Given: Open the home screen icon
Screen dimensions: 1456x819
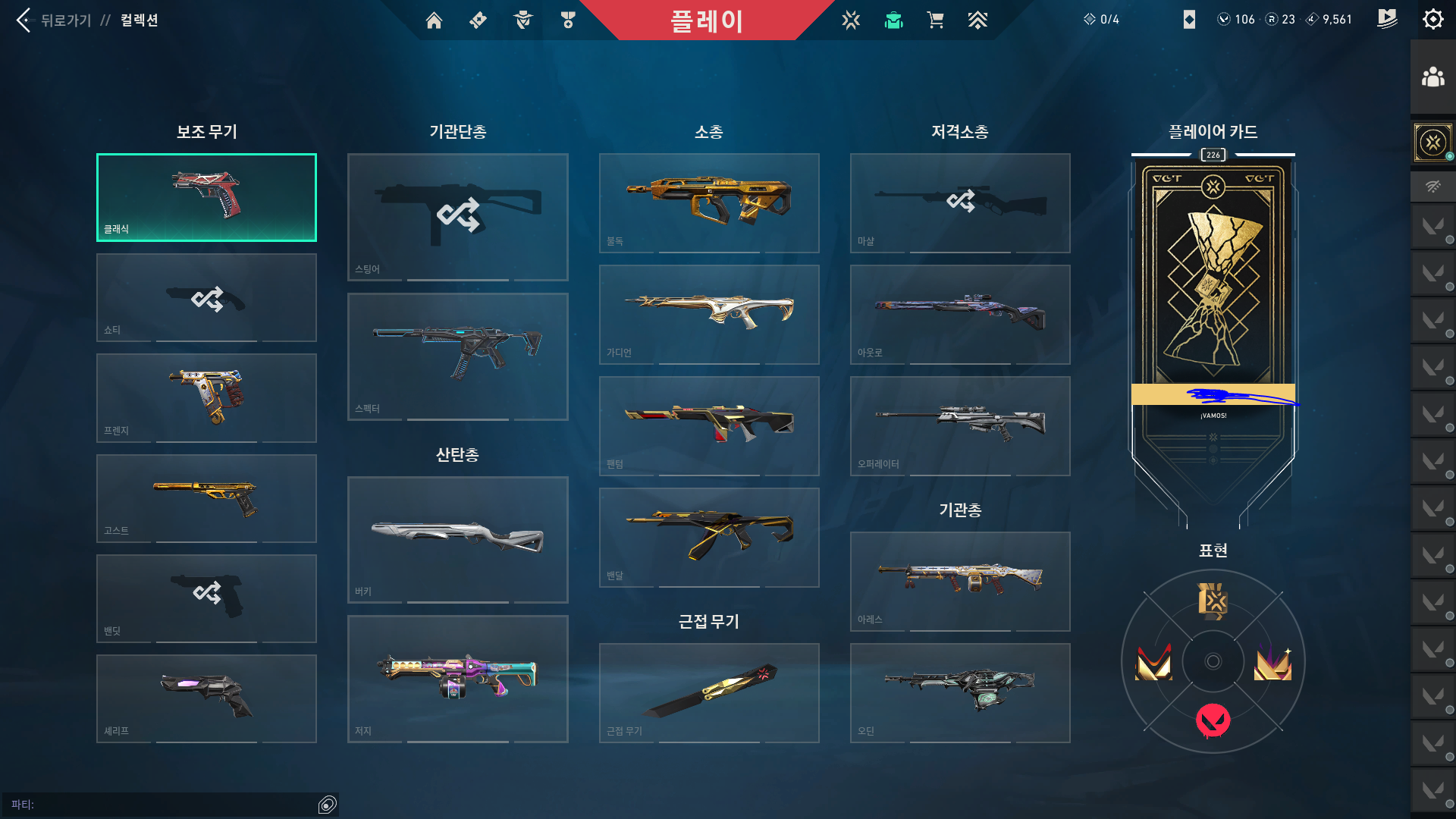Looking at the screenshot, I should pos(434,20).
